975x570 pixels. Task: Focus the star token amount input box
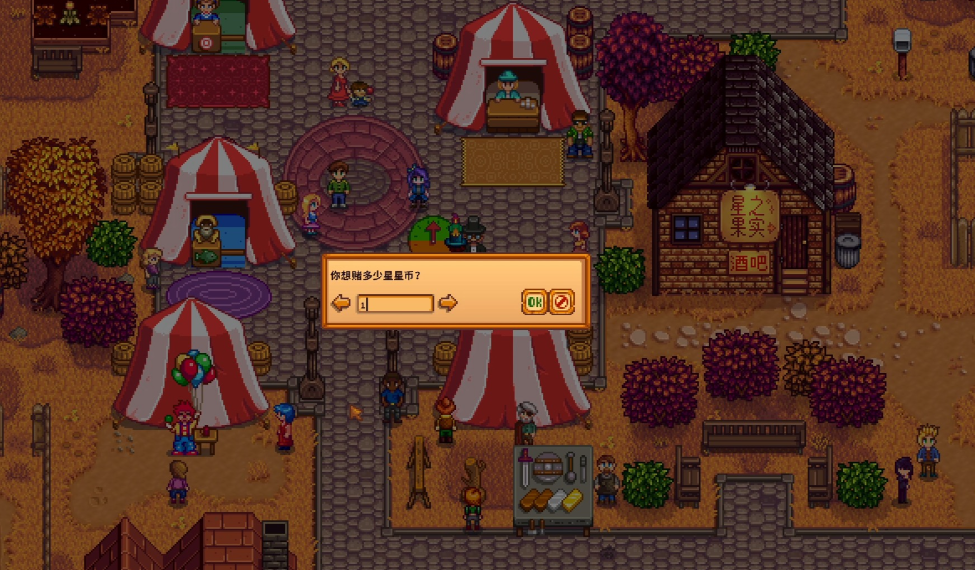pos(395,303)
